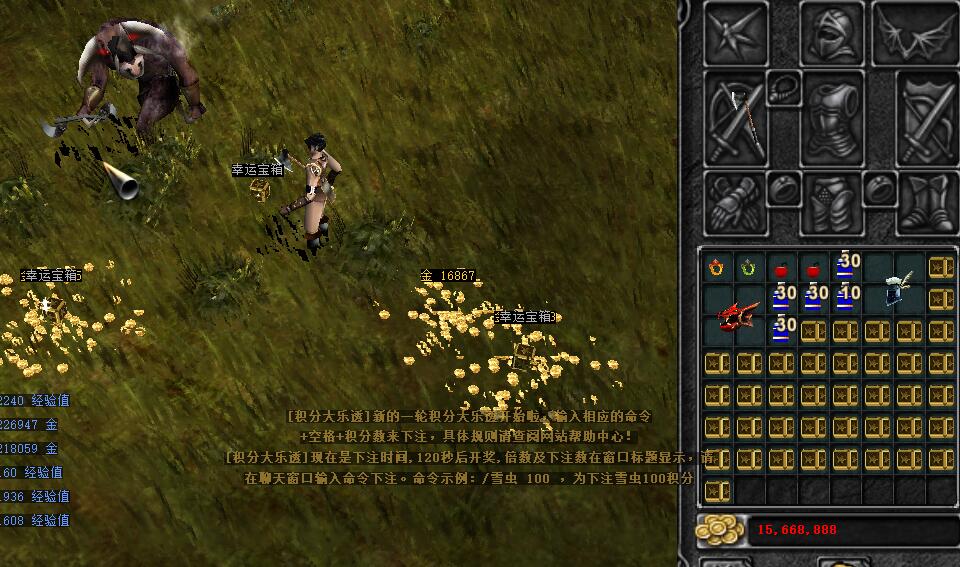
Task: Click the shield and sword off-hand slot
Action: [x=926, y=117]
